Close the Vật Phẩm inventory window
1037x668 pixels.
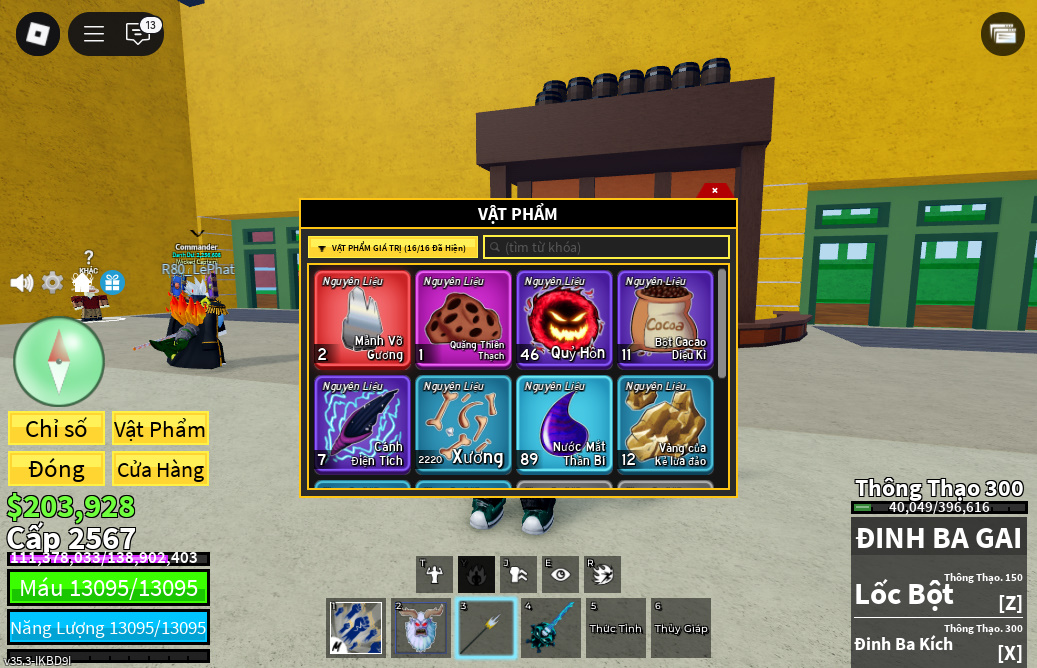tap(714, 190)
